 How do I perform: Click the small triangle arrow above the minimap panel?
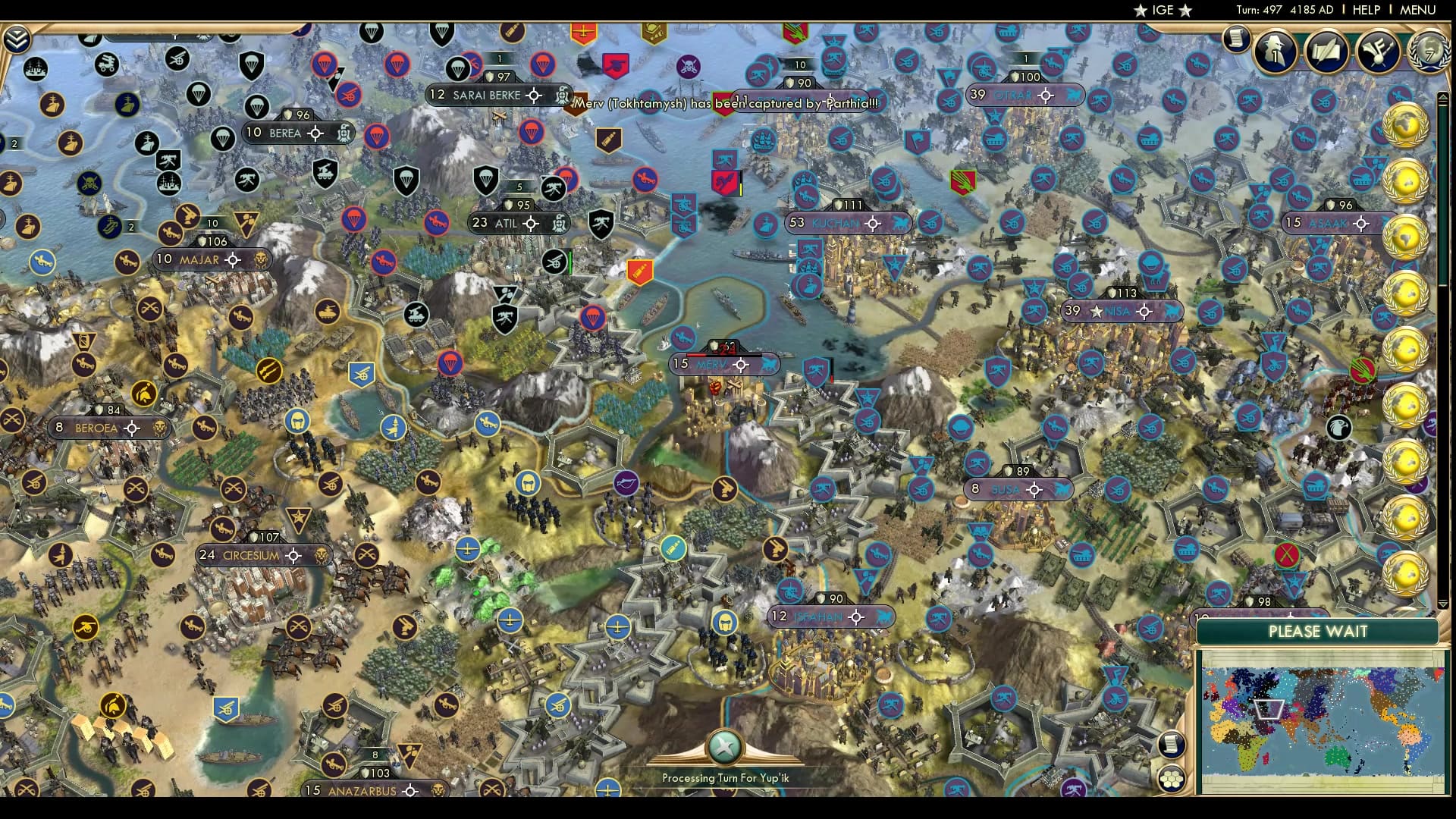(x=1442, y=604)
